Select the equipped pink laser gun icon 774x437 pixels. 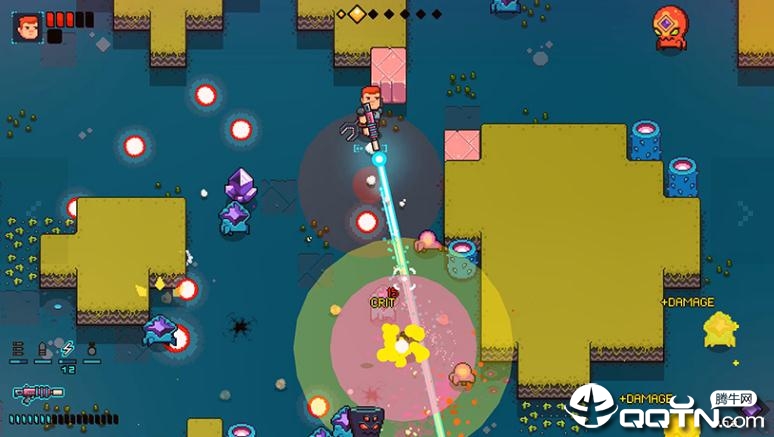tap(38, 393)
